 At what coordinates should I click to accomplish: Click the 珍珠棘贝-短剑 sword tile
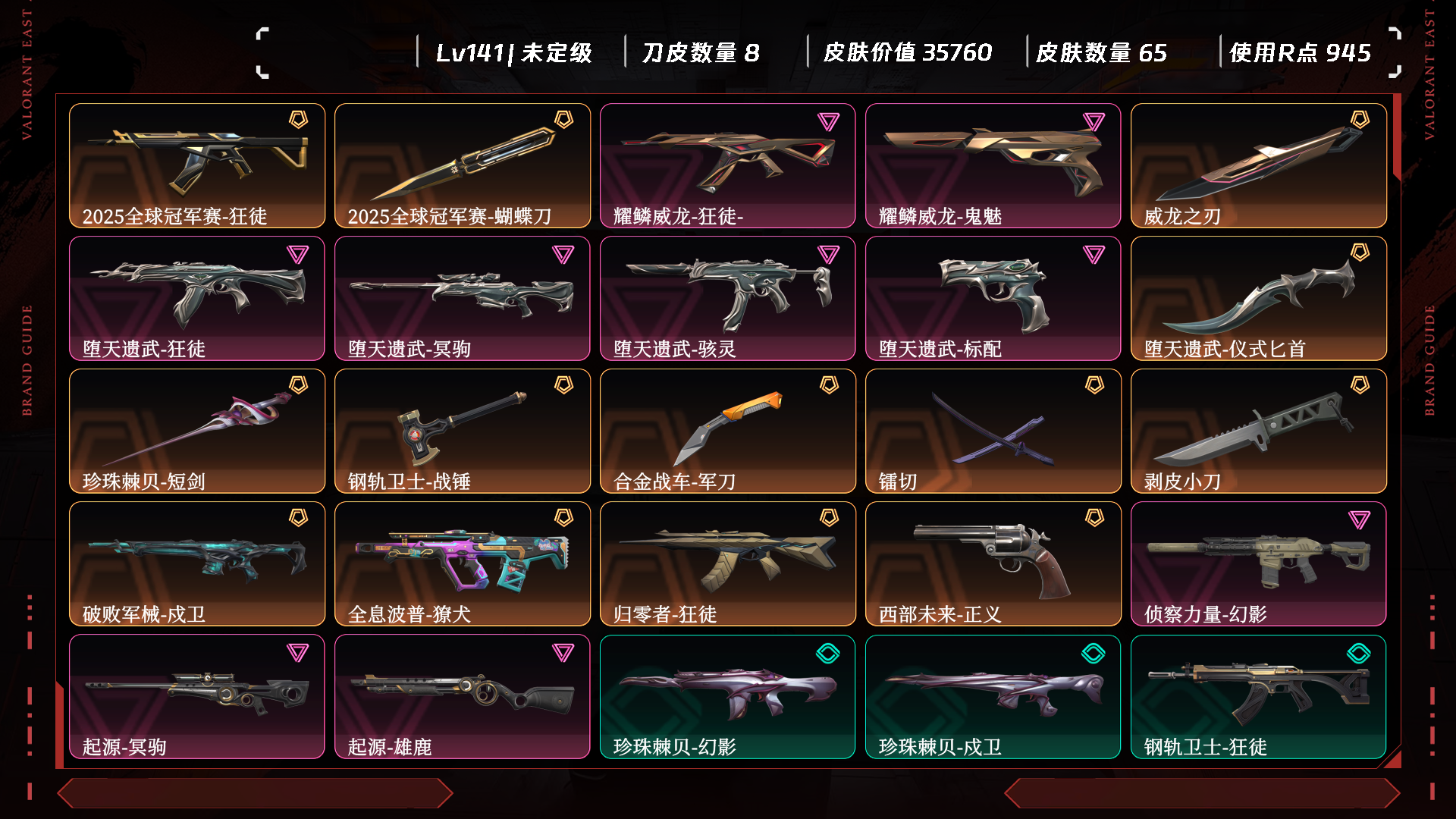(197, 431)
